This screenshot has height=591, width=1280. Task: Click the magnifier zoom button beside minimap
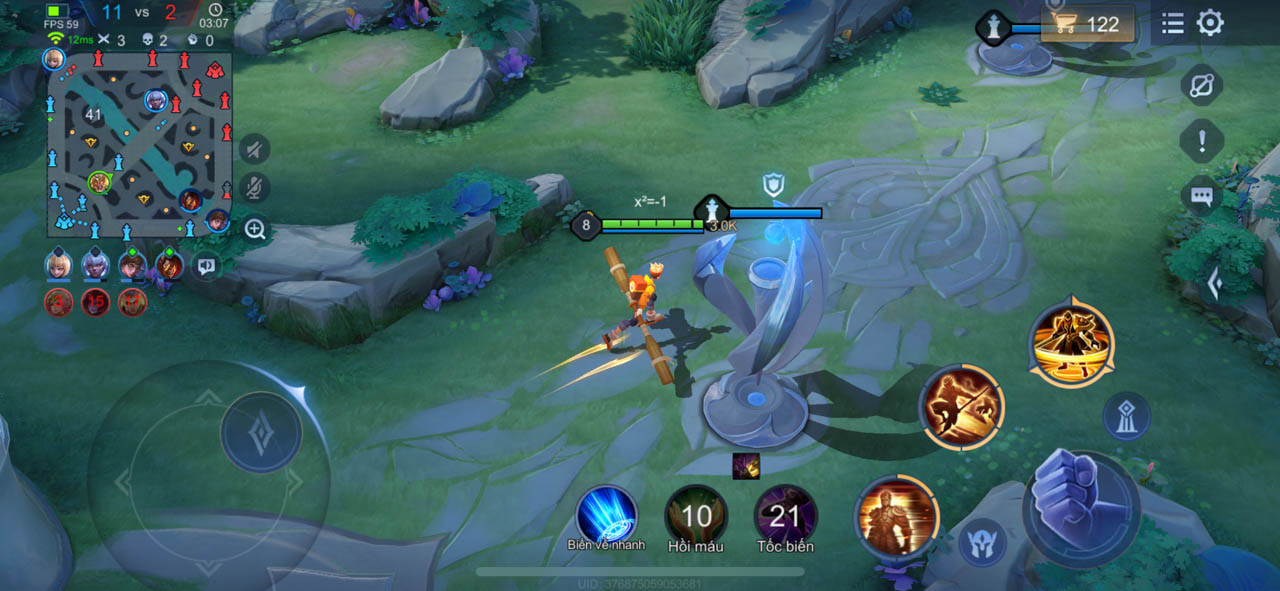[x=255, y=229]
